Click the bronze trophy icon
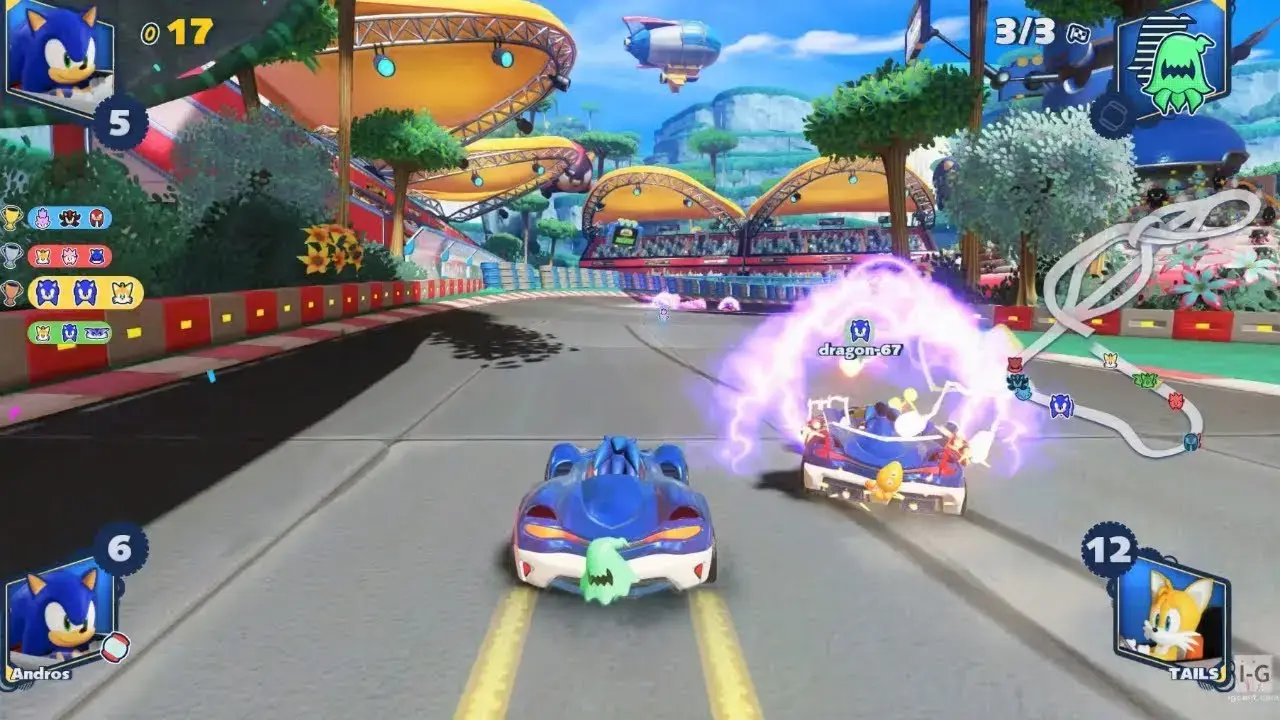 [x=12, y=293]
